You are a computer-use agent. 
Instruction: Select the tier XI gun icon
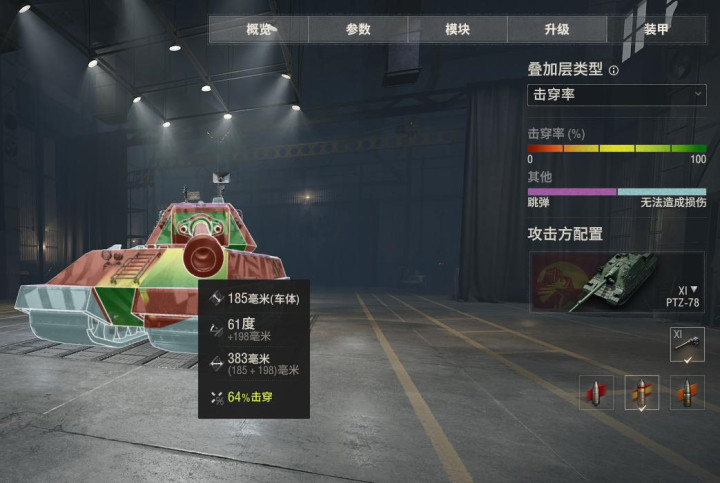tap(687, 344)
